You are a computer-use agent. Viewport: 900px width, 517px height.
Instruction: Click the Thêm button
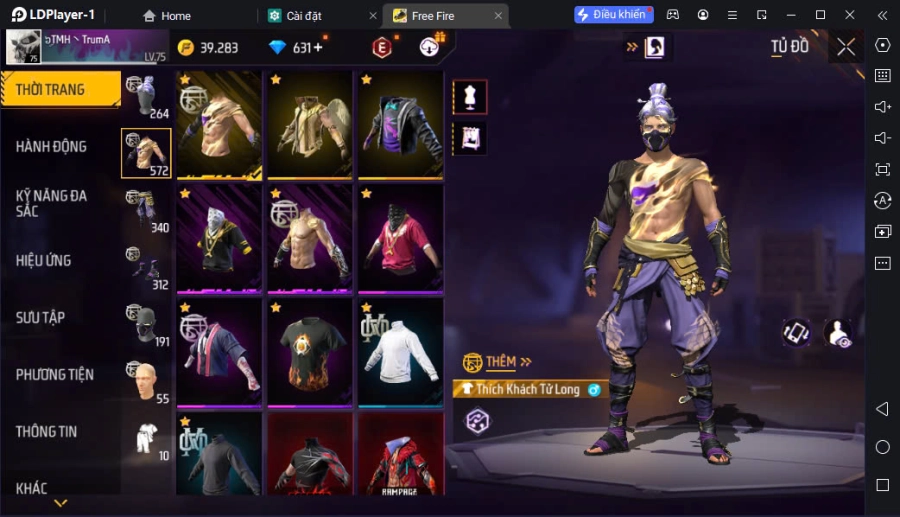pos(498,362)
